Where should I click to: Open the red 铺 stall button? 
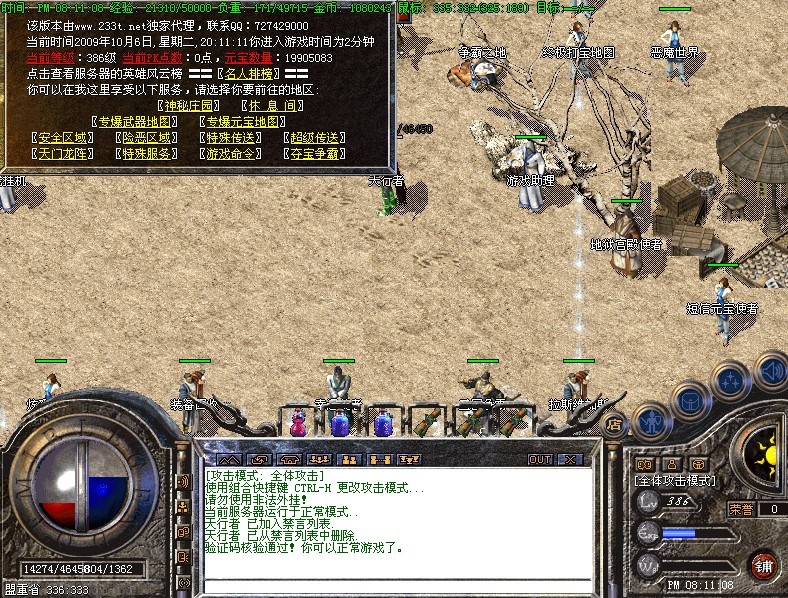tap(764, 565)
